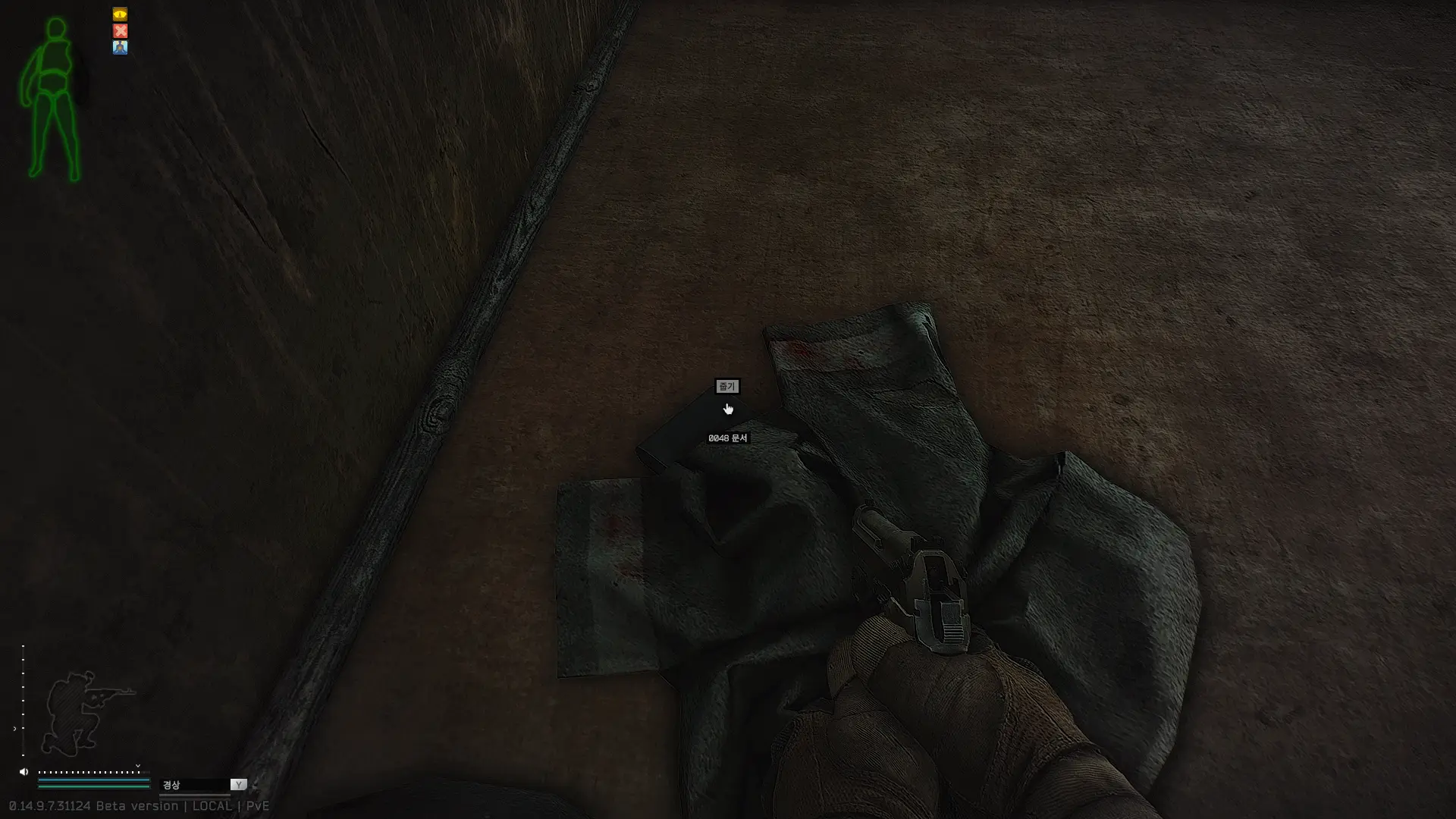Click the blue meditating figure status icon
This screenshot has height=819, width=1456.
[x=120, y=47]
